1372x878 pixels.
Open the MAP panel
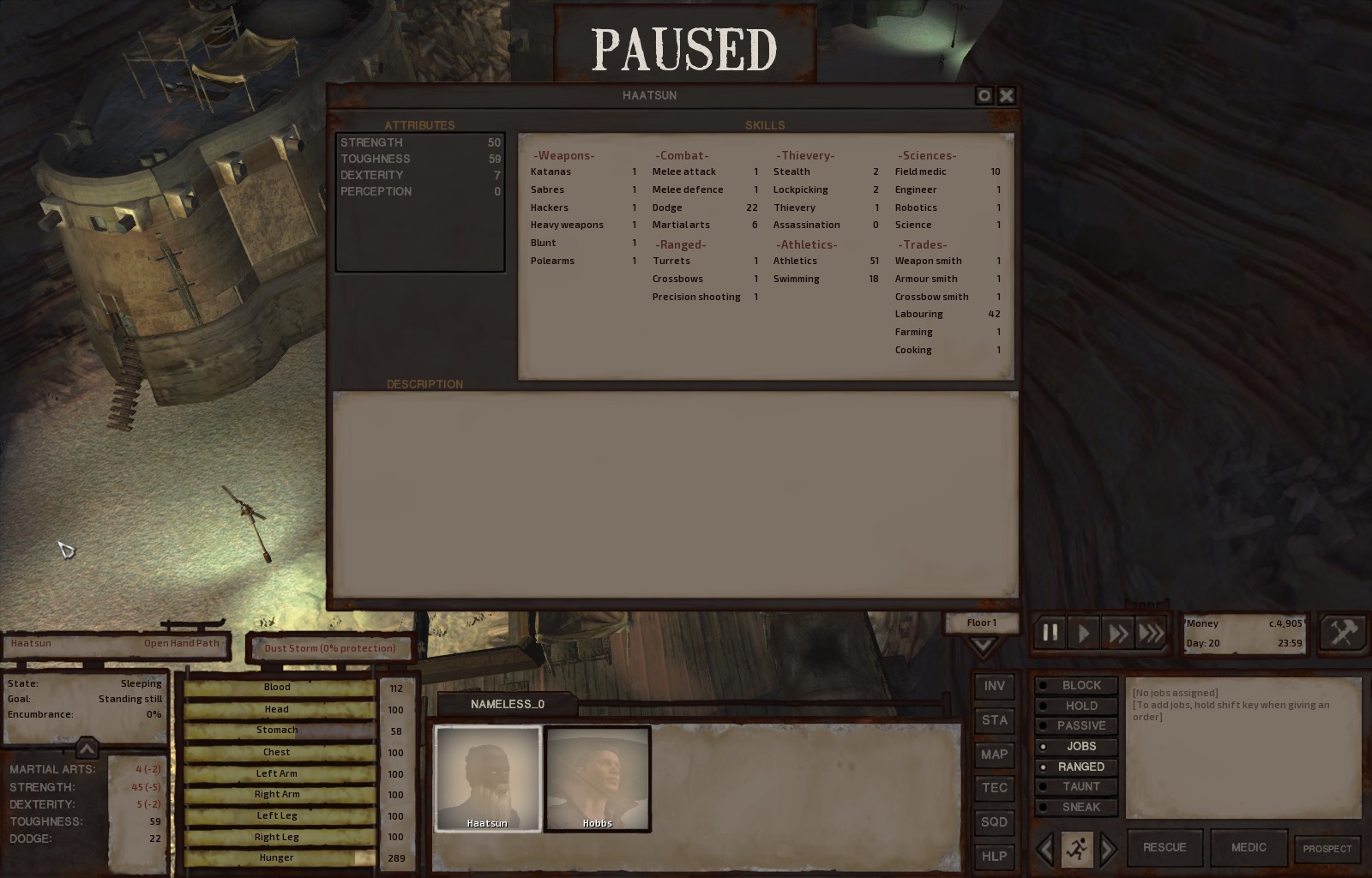click(x=994, y=755)
